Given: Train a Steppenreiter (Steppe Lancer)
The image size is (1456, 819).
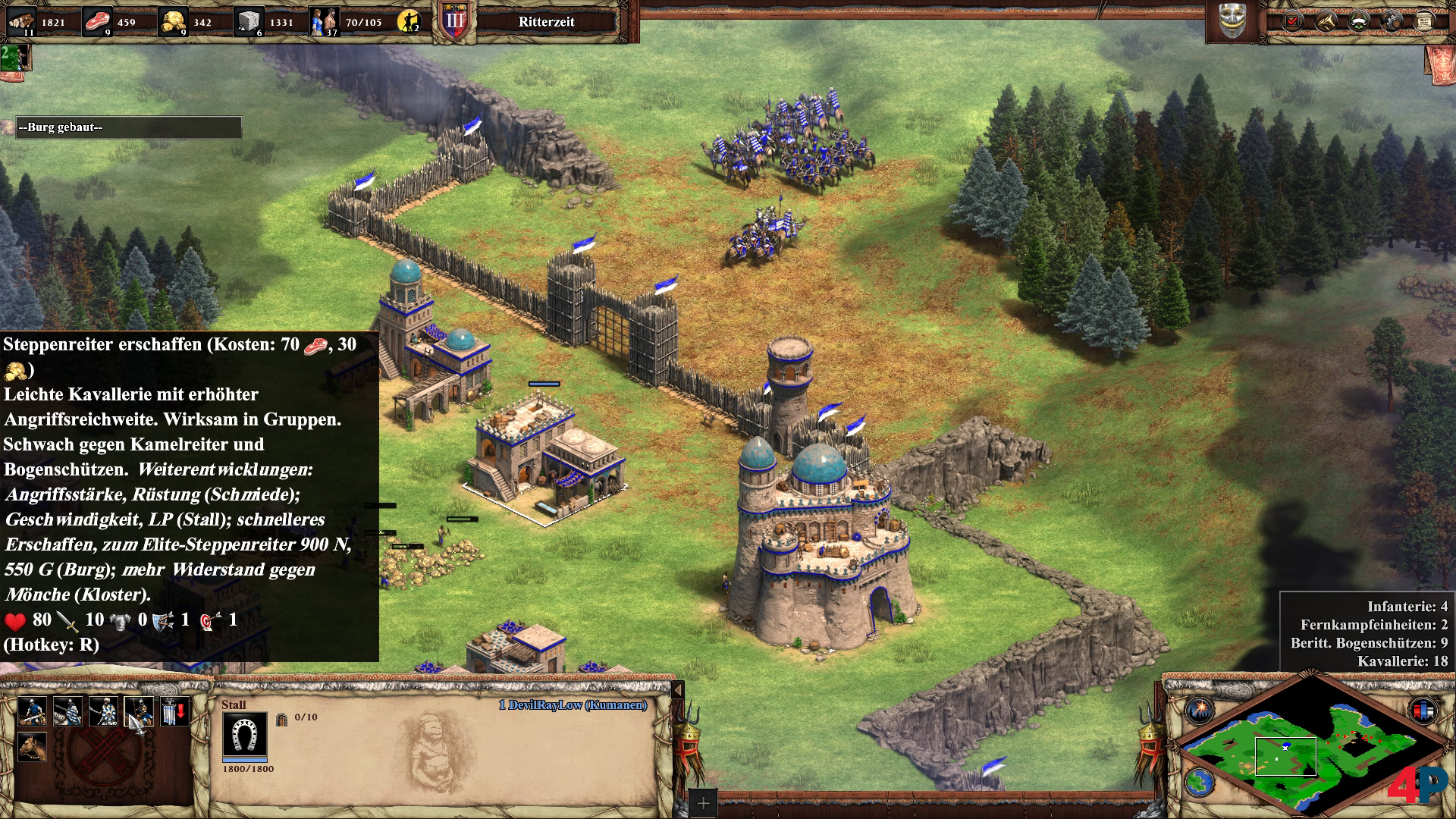Looking at the screenshot, I should (x=139, y=711).
